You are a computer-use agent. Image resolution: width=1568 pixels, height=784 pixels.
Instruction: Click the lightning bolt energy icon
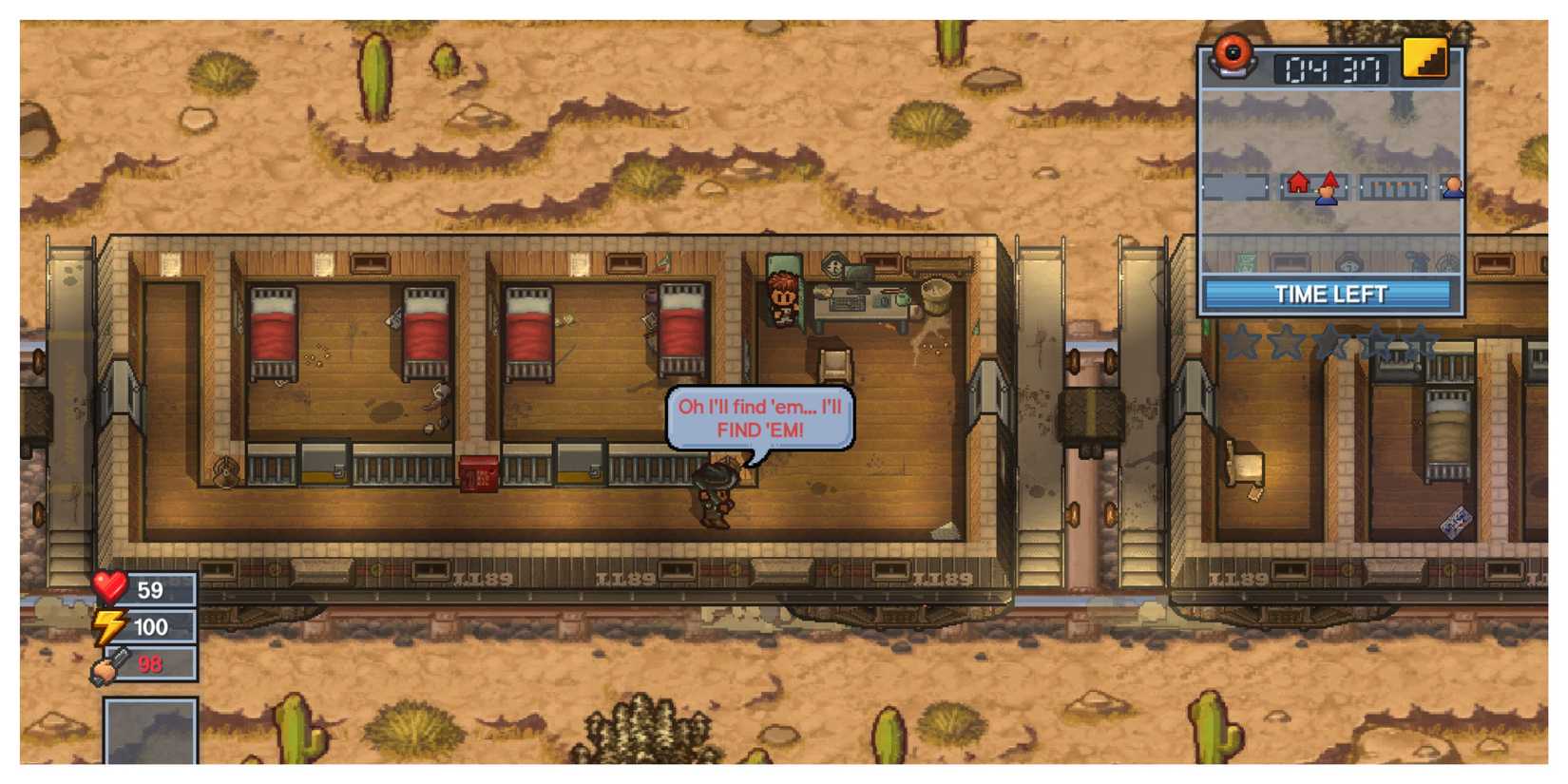107,627
